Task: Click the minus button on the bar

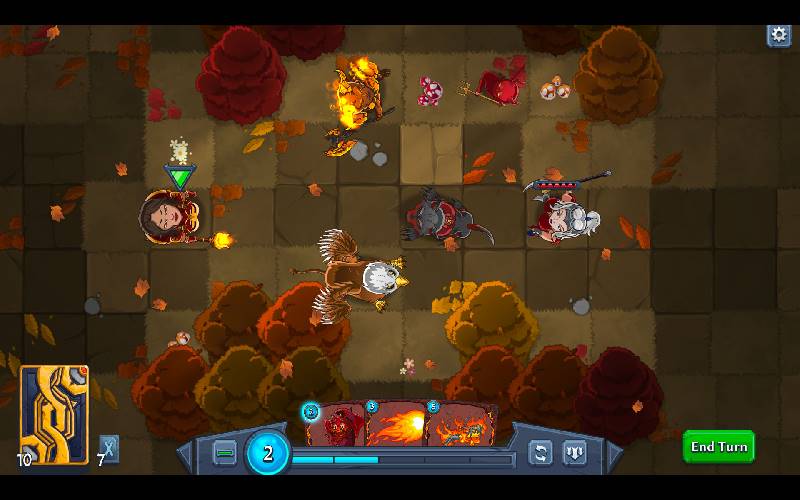Action: point(225,453)
